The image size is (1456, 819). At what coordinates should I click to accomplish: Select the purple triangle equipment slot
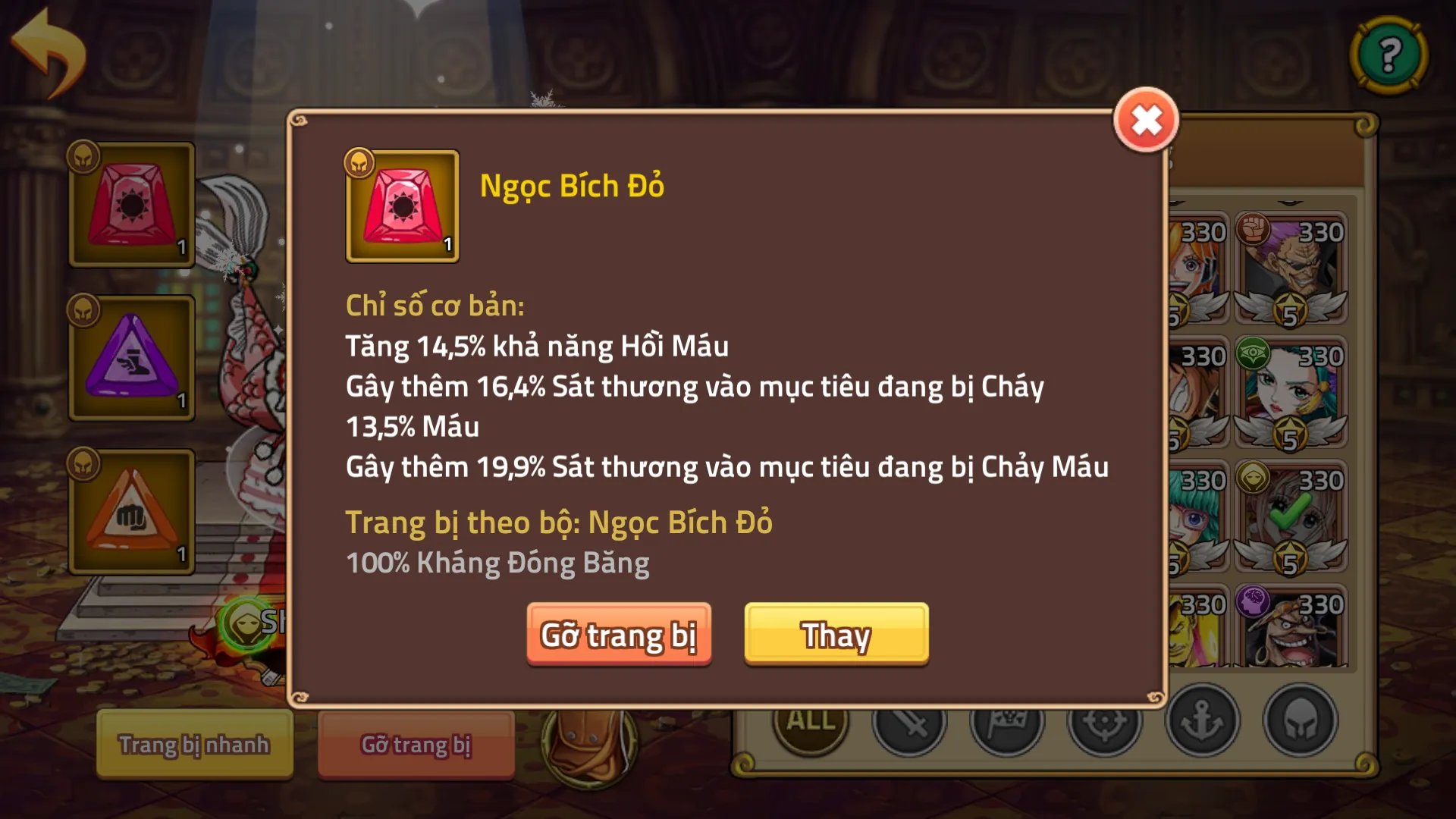point(130,356)
